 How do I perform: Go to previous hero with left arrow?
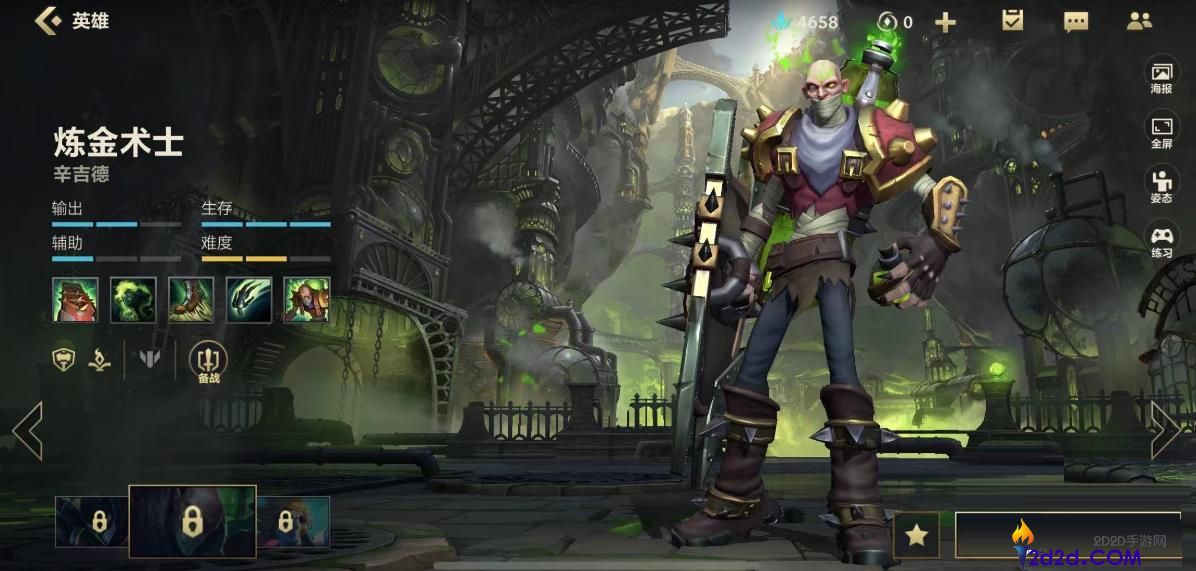coord(27,431)
